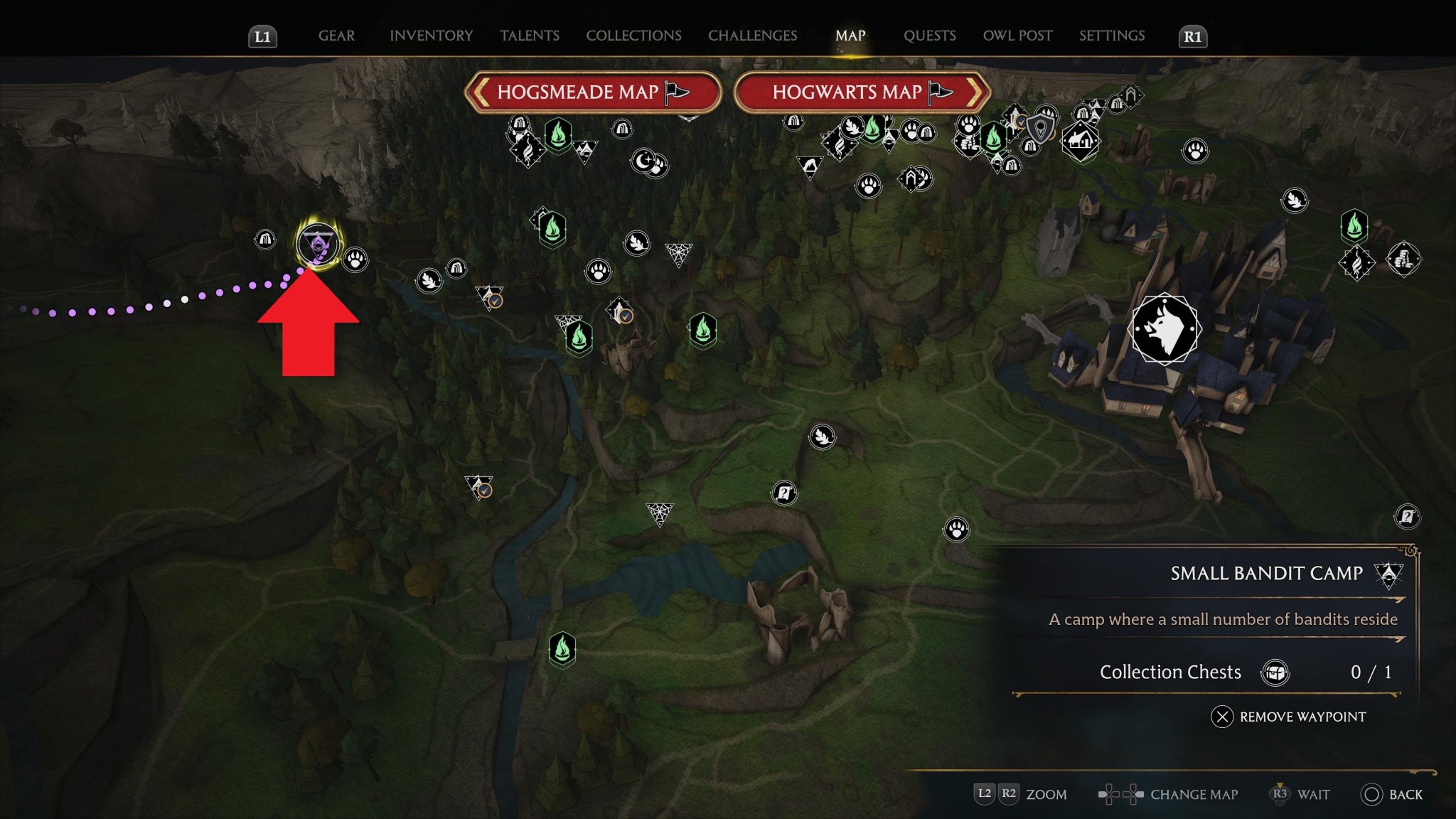Click the right chevron on the Hogwarts Map banner

pyautogui.click(x=975, y=92)
